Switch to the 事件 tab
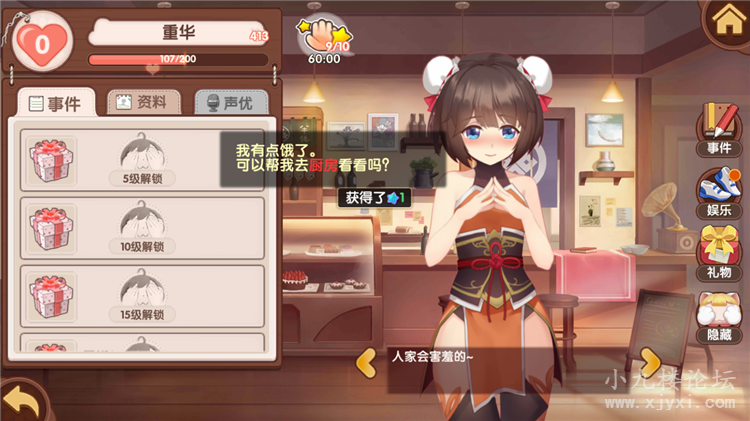The image size is (750, 421). [x=56, y=102]
